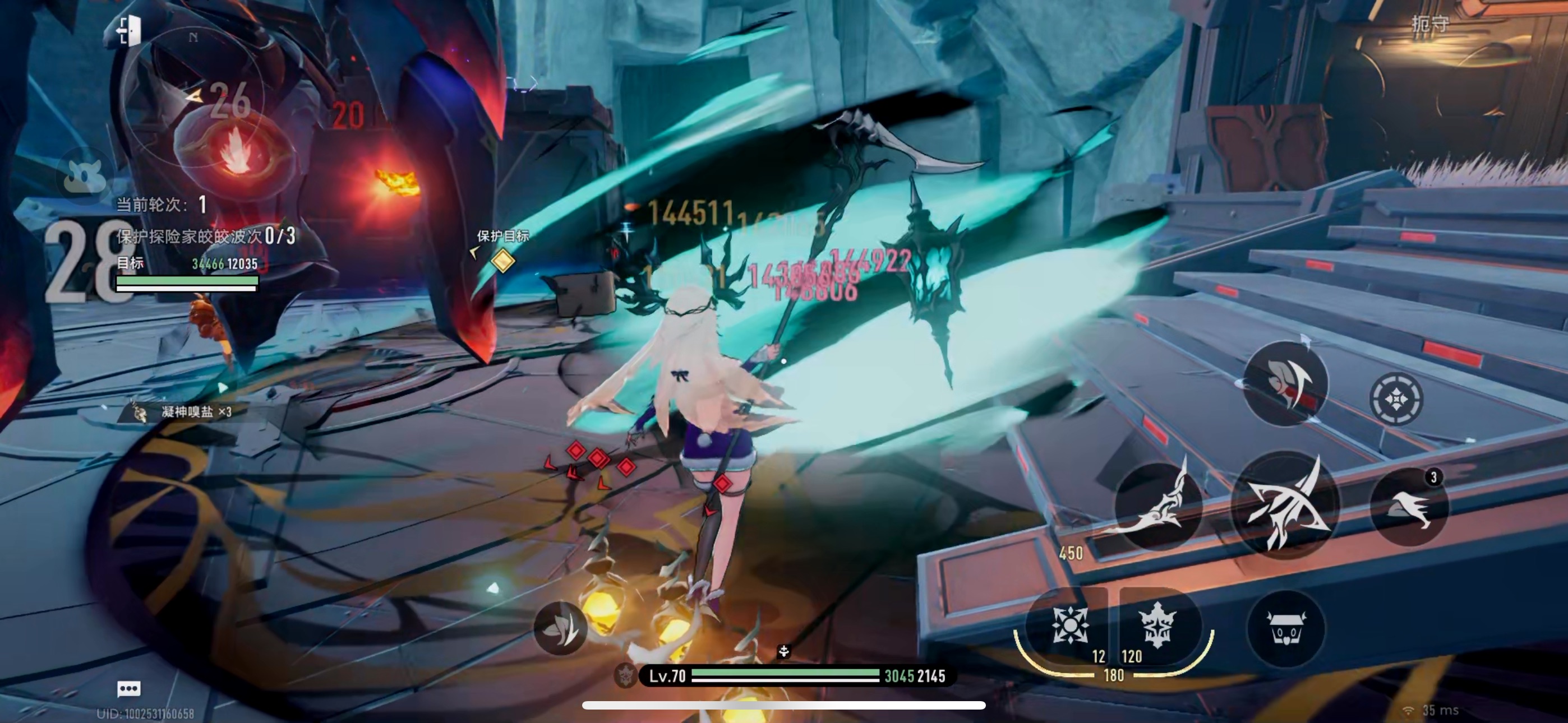
Task: Trigger the crossed-blades basic attack button
Action: pyautogui.click(x=1285, y=505)
